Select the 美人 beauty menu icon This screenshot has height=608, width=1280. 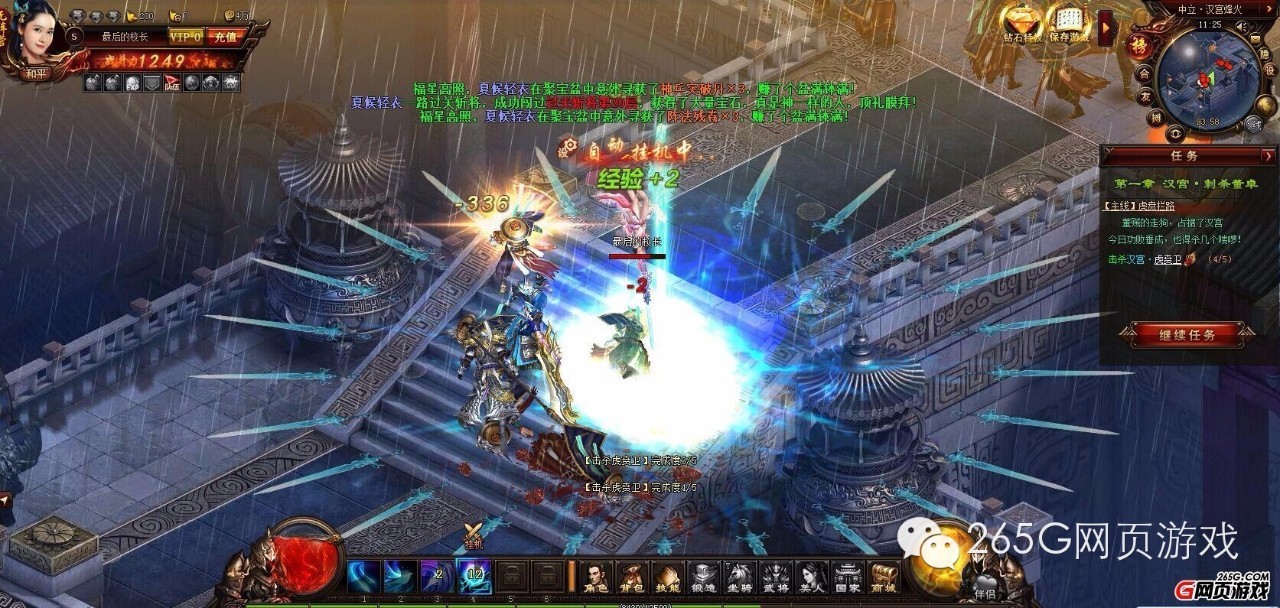[811, 577]
